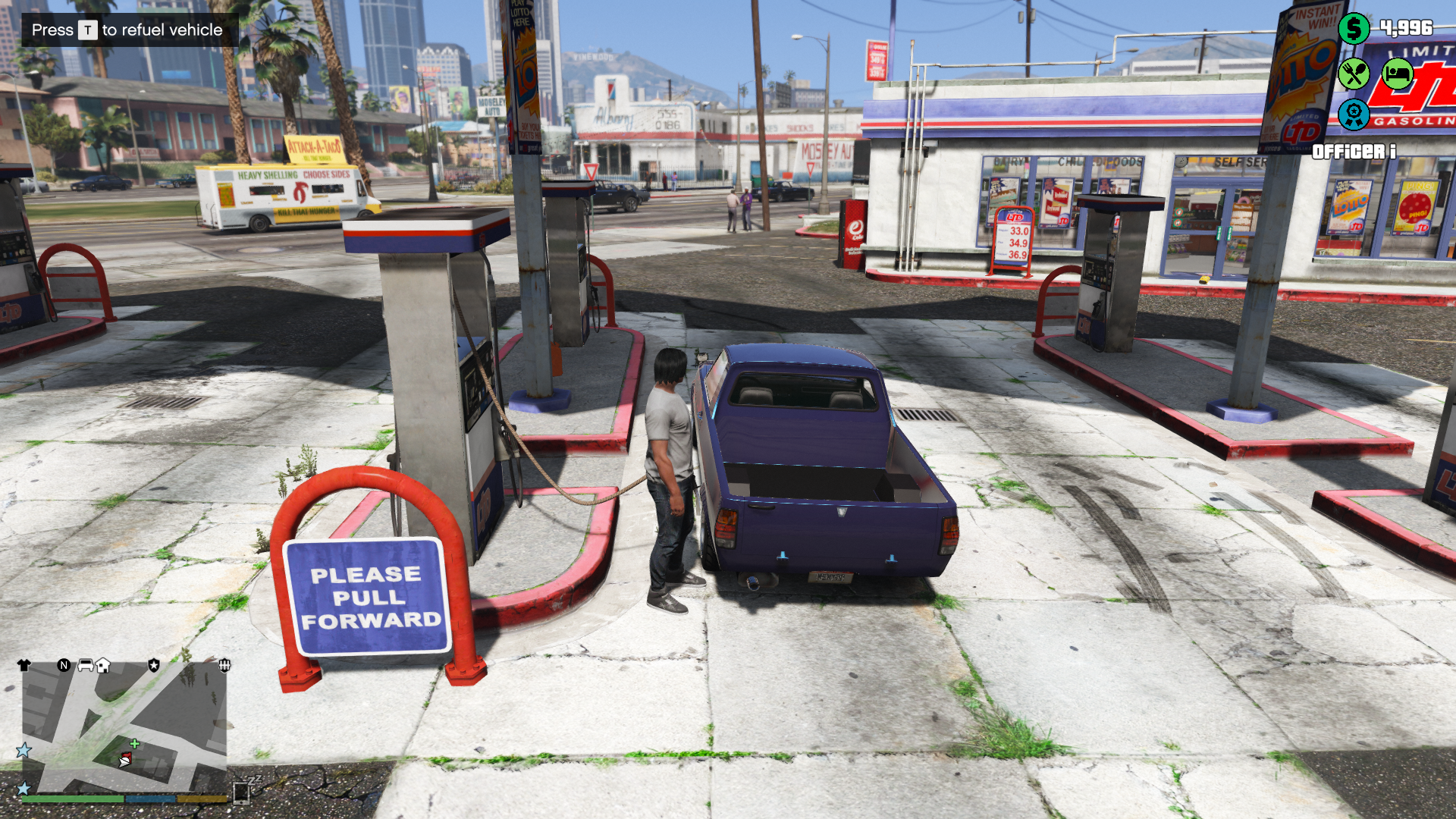Select the red gas pump blip on minimap
The width and height of the screenshot is (1456, 819).
(127, 757)
